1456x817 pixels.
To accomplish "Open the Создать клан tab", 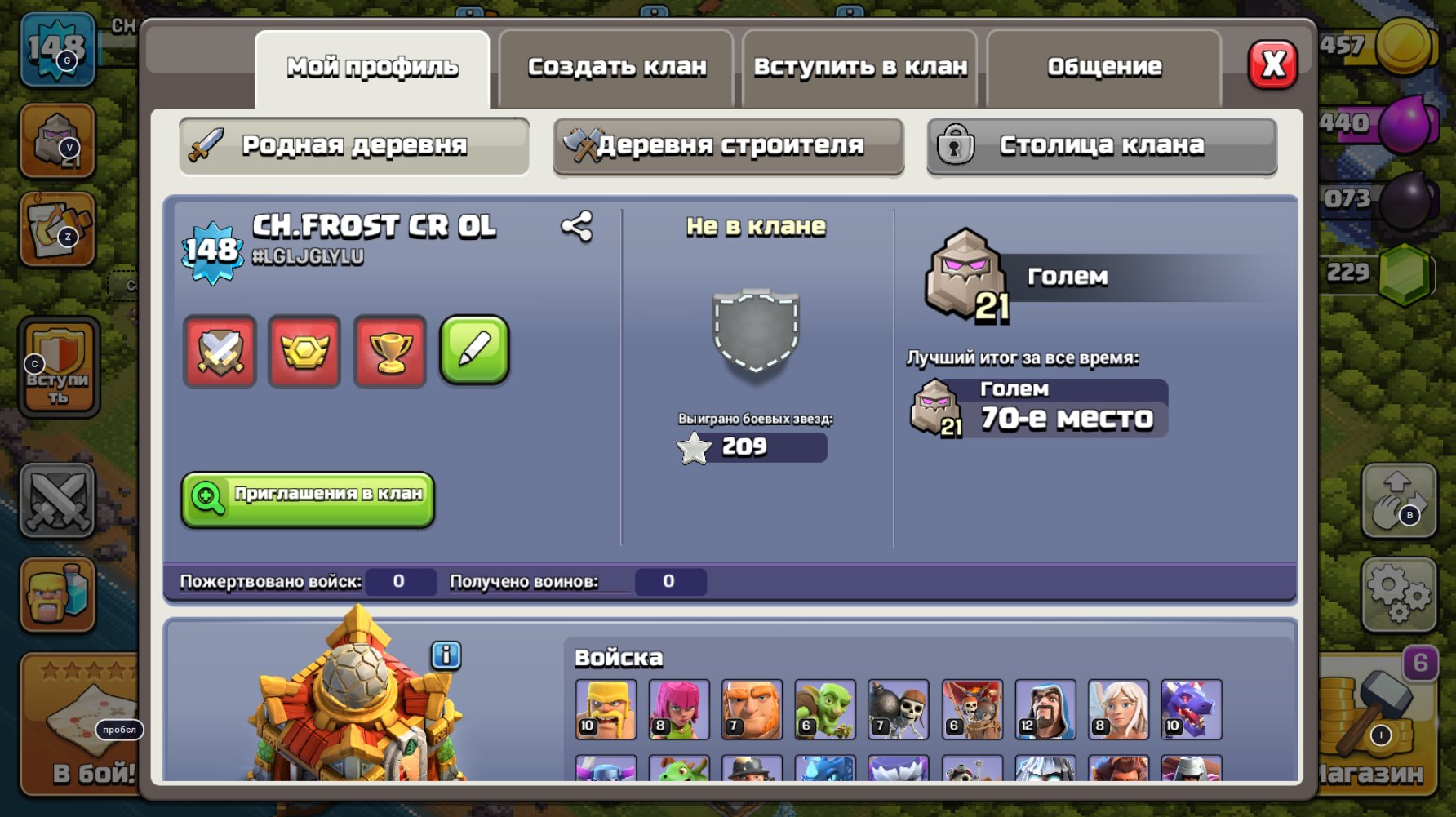I will [616, 67].
